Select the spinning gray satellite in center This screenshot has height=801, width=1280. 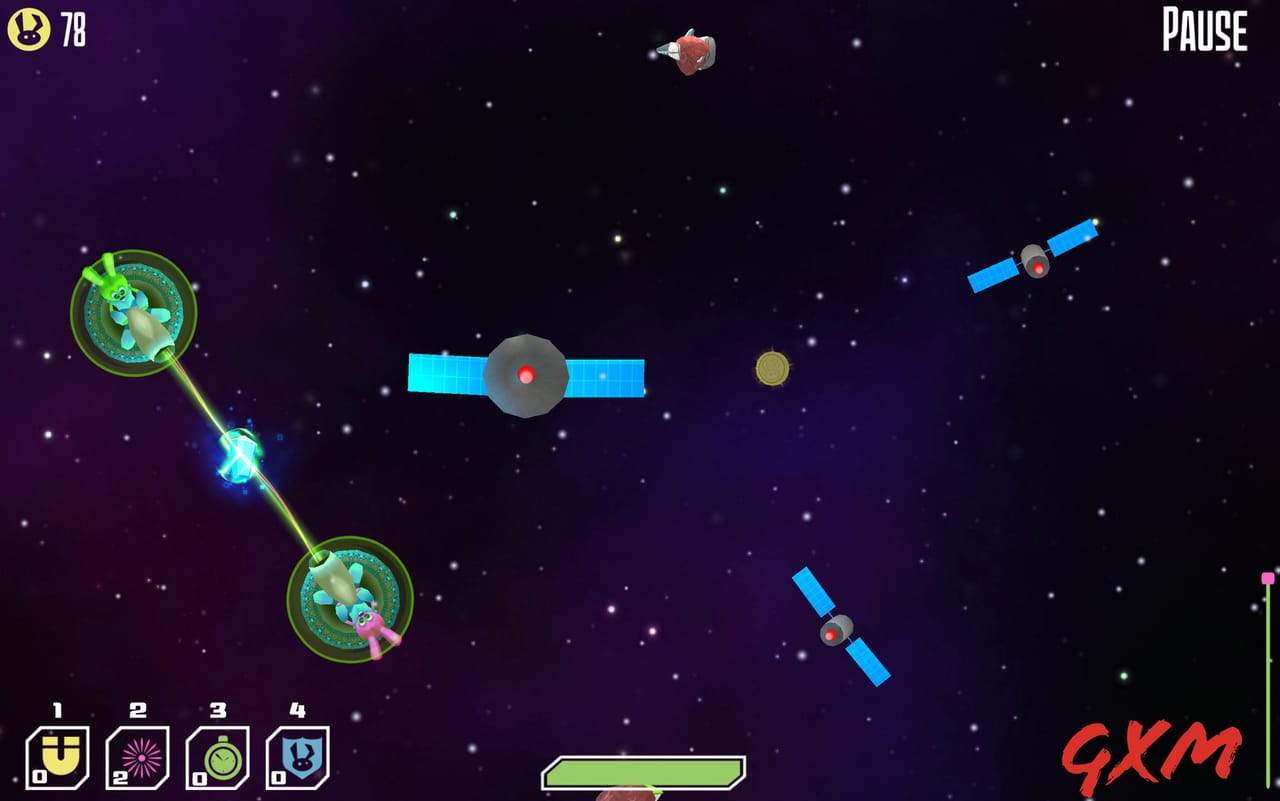point(527,377)
